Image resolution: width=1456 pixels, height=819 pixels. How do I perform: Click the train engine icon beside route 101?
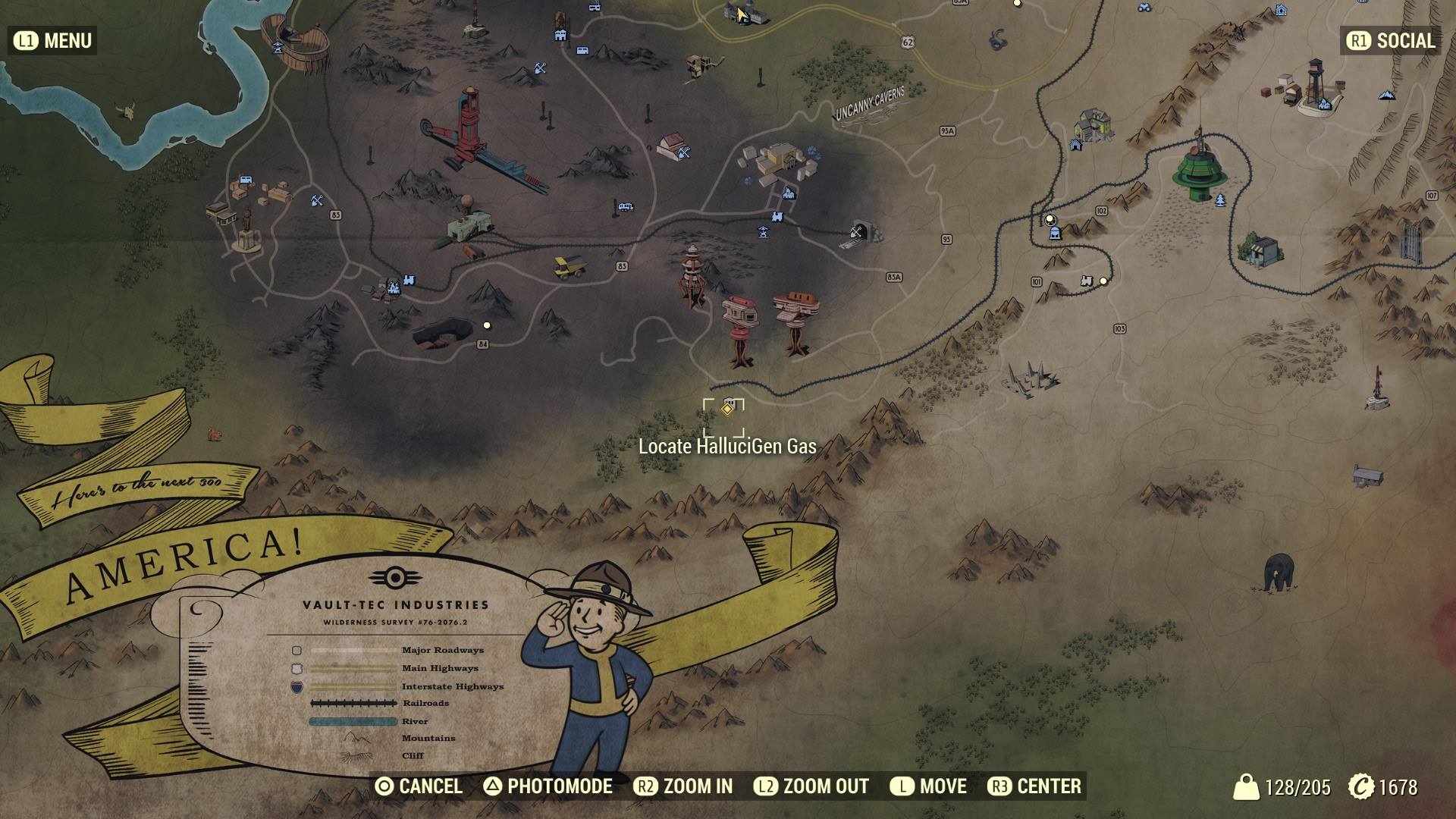(x=1087, y=281)
